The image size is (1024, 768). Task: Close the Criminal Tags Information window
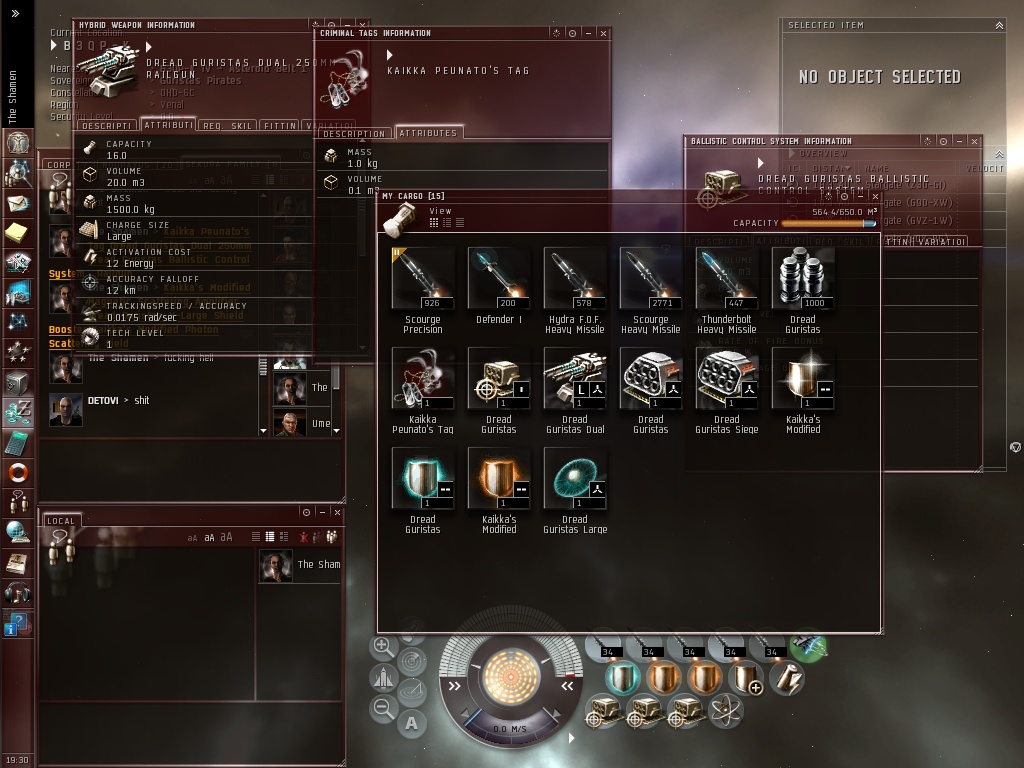click(x=604, y=33)
